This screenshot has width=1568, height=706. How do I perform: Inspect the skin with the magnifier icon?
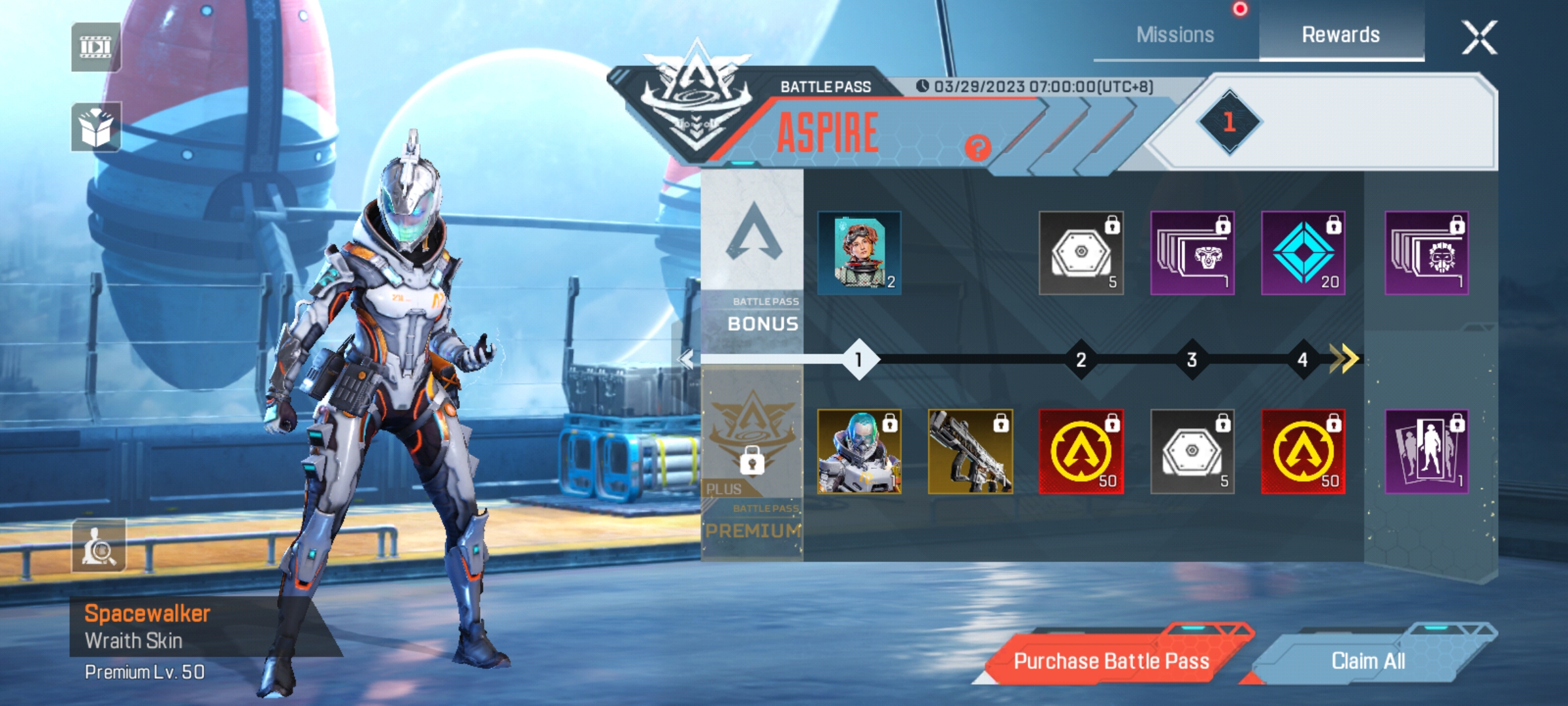click(x=99, y=546)
